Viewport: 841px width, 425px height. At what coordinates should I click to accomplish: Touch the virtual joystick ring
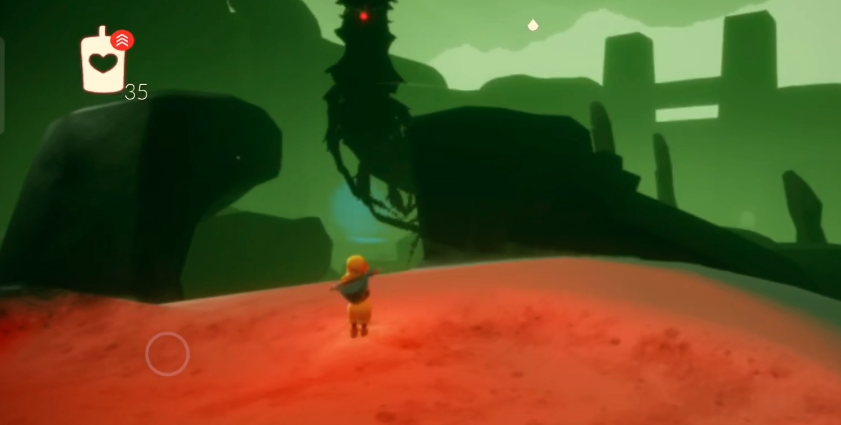click(x=167, y=354)
